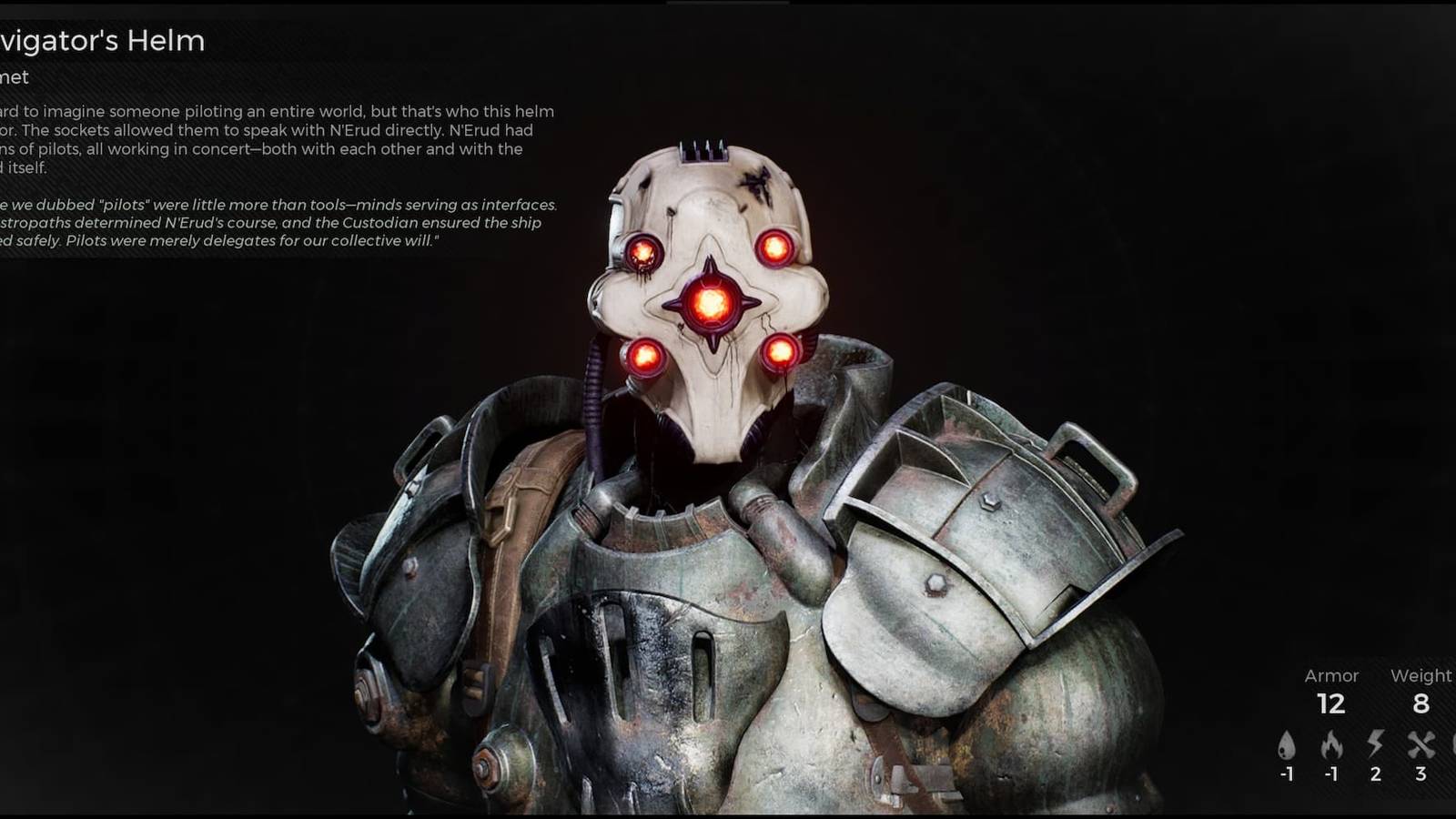1456x819 pixels.
Task: Click the Helmet category subtitle
Action: click(x=16, y=77)
